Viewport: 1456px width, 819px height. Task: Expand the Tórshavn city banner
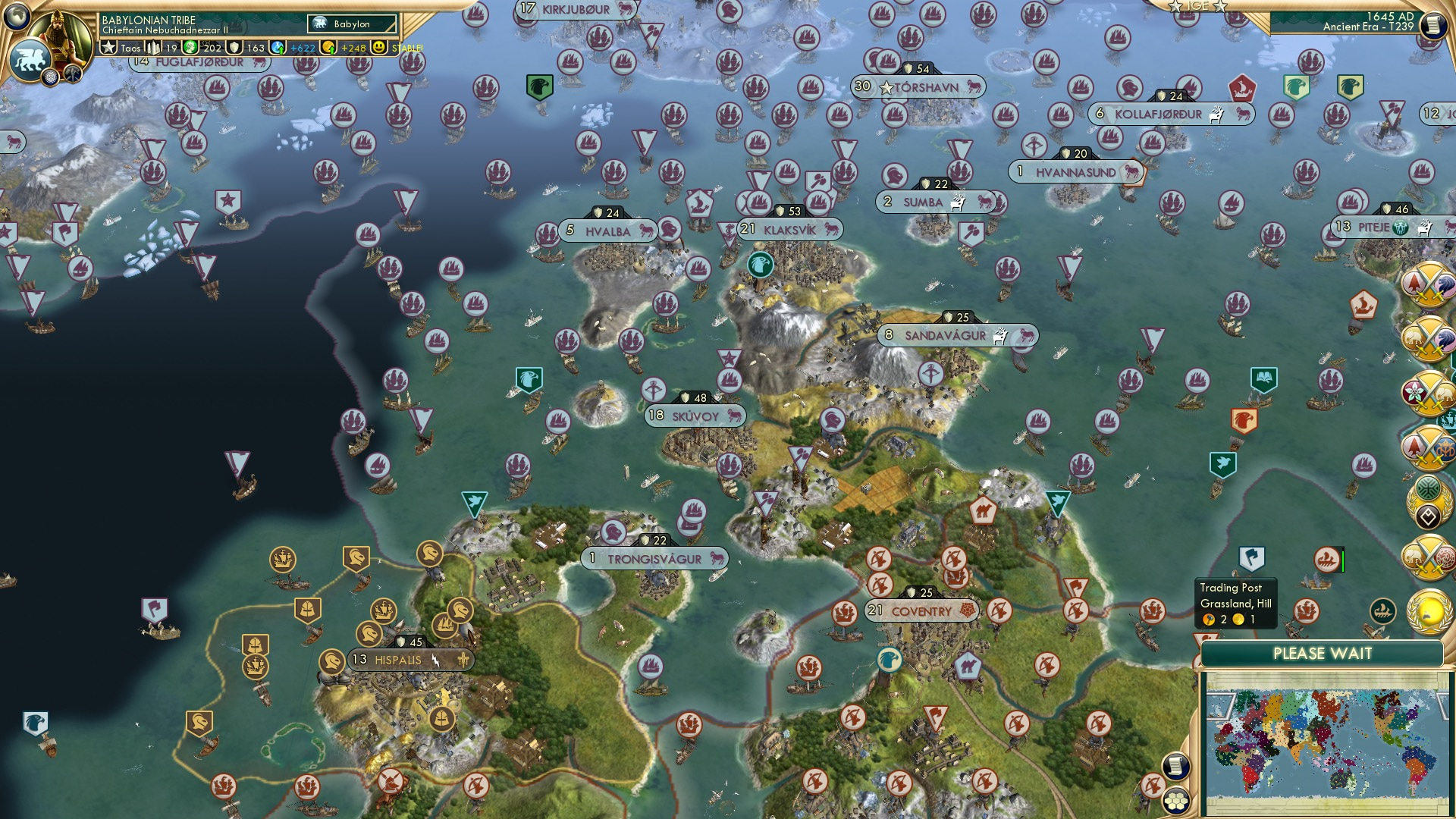coord(920,86)
